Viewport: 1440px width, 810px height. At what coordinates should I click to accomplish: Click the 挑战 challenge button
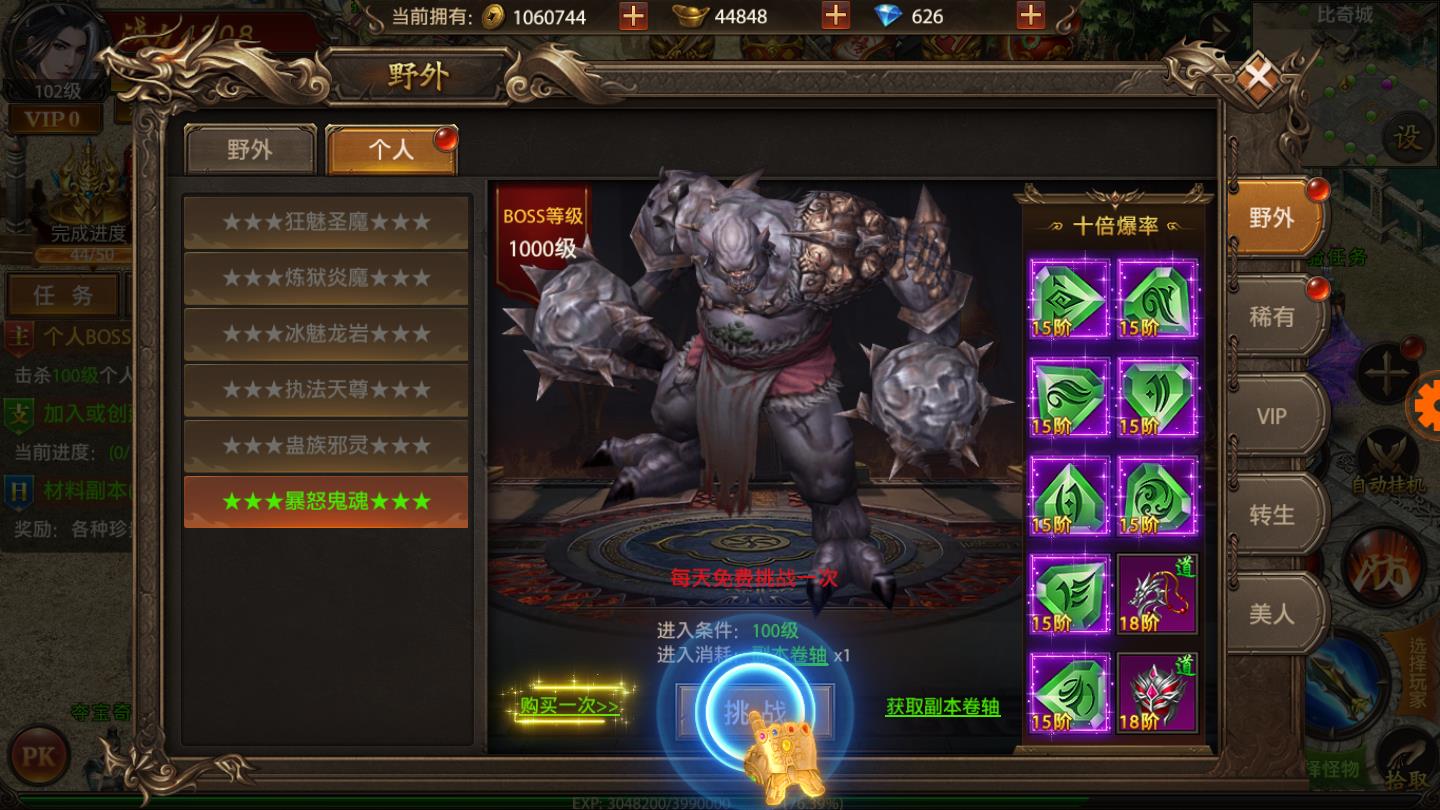click(754, 712)
